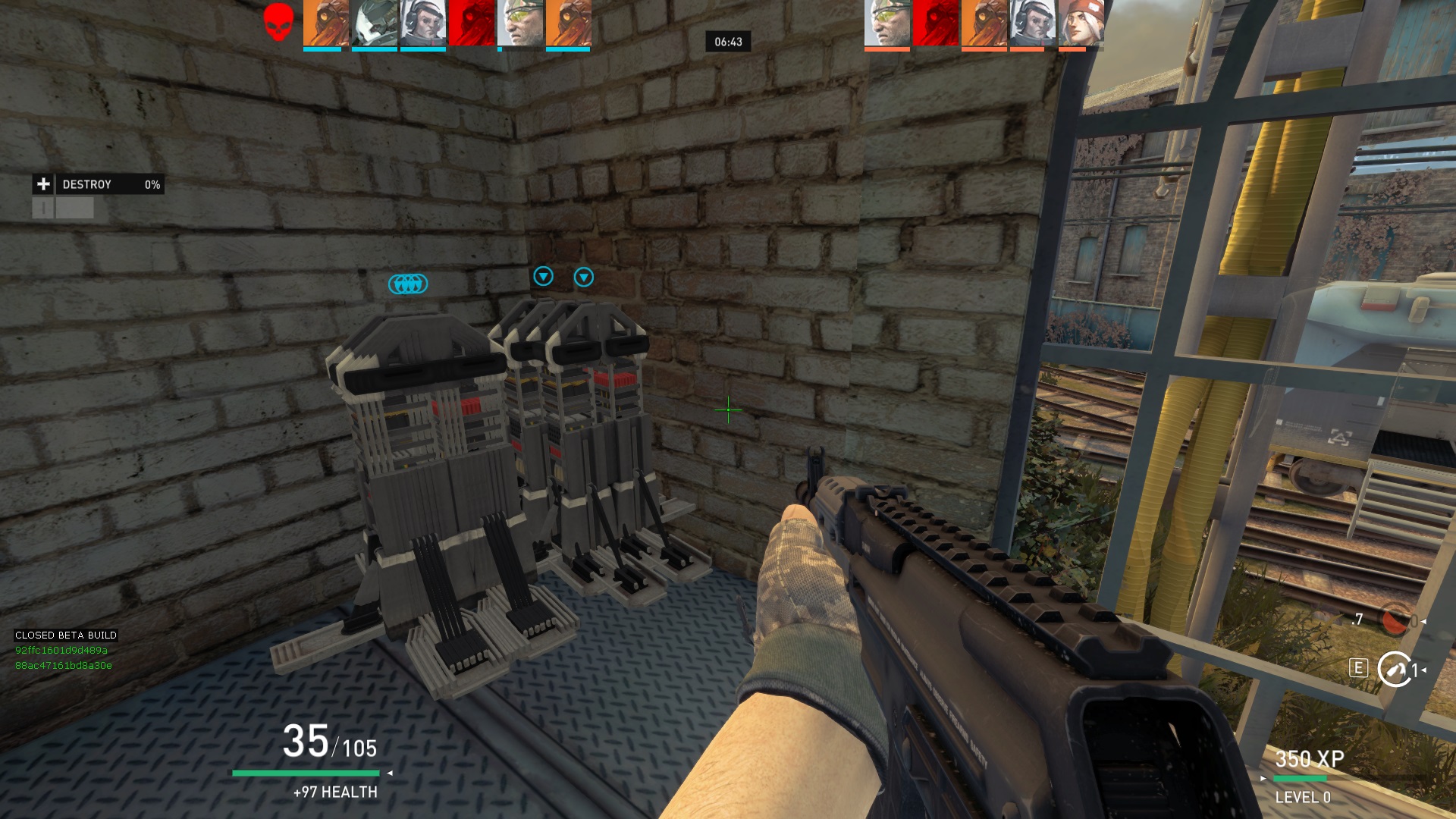Click the red skull icon
The image size is (1456, 819).
pyautogui.click(x=278, y=22)
